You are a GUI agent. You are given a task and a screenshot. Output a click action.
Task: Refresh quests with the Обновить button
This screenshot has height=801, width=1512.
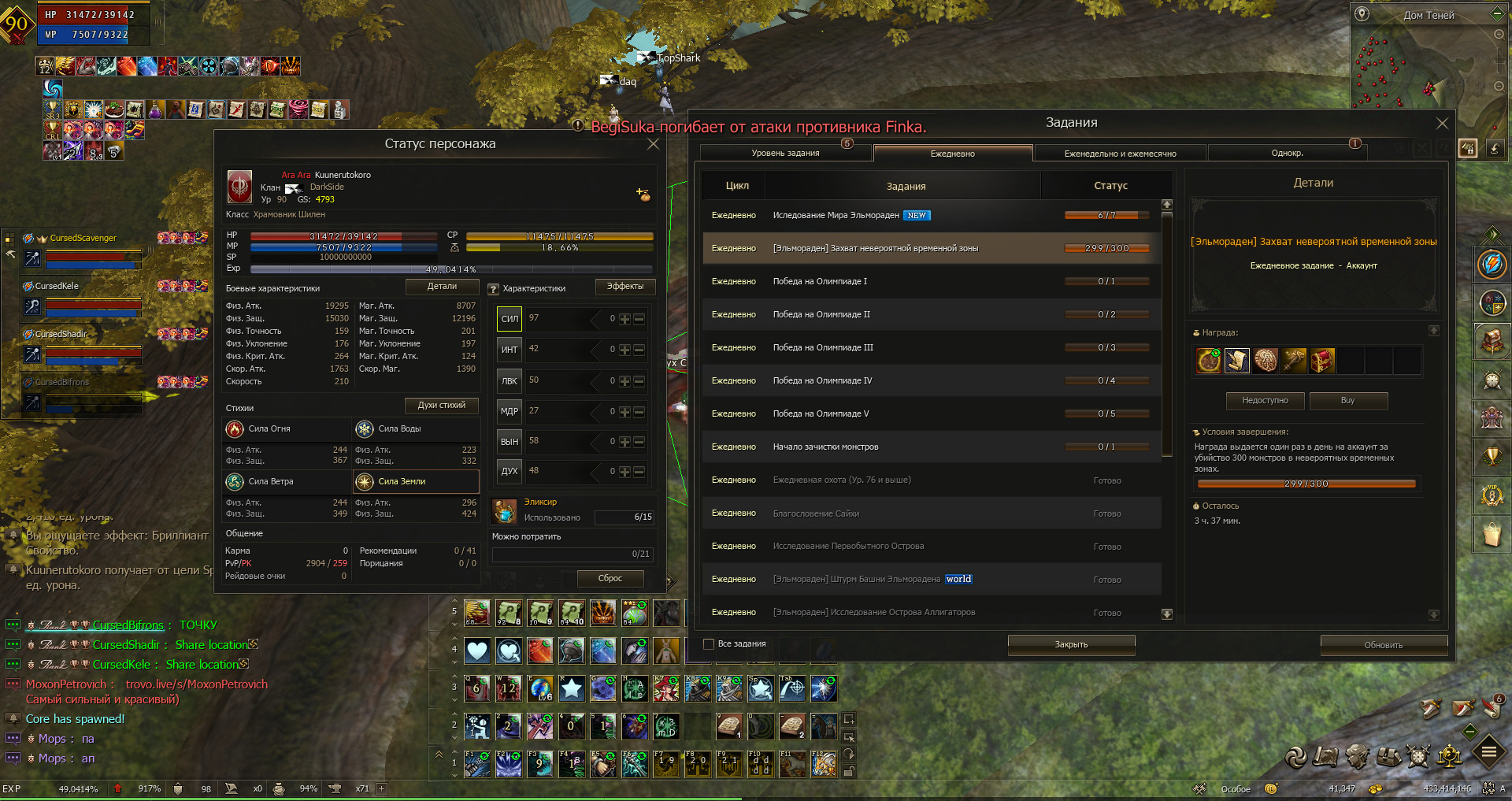[x=1383, y=645]
